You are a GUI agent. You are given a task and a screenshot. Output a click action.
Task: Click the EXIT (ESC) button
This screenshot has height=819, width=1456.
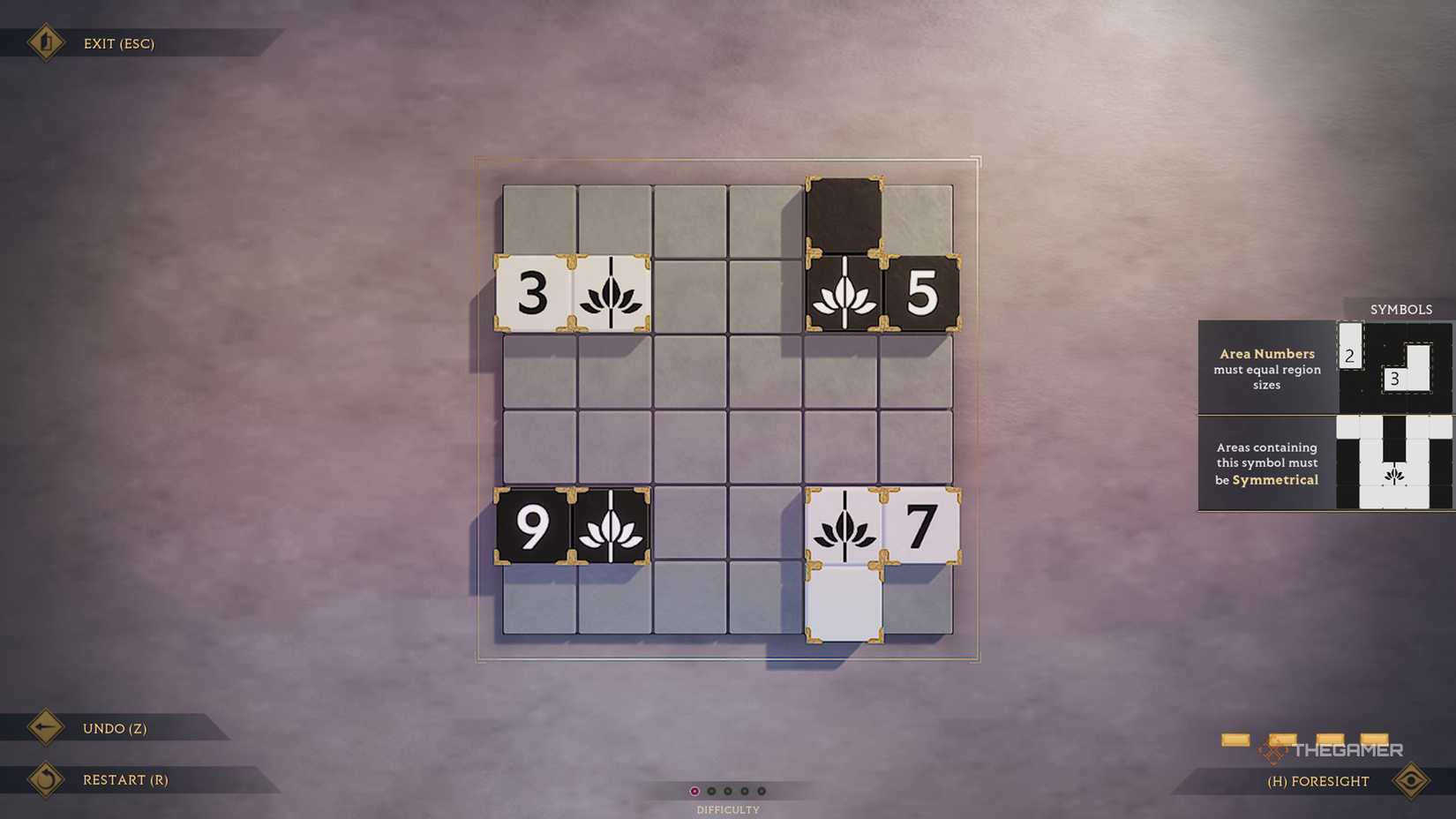pos(117,43)
